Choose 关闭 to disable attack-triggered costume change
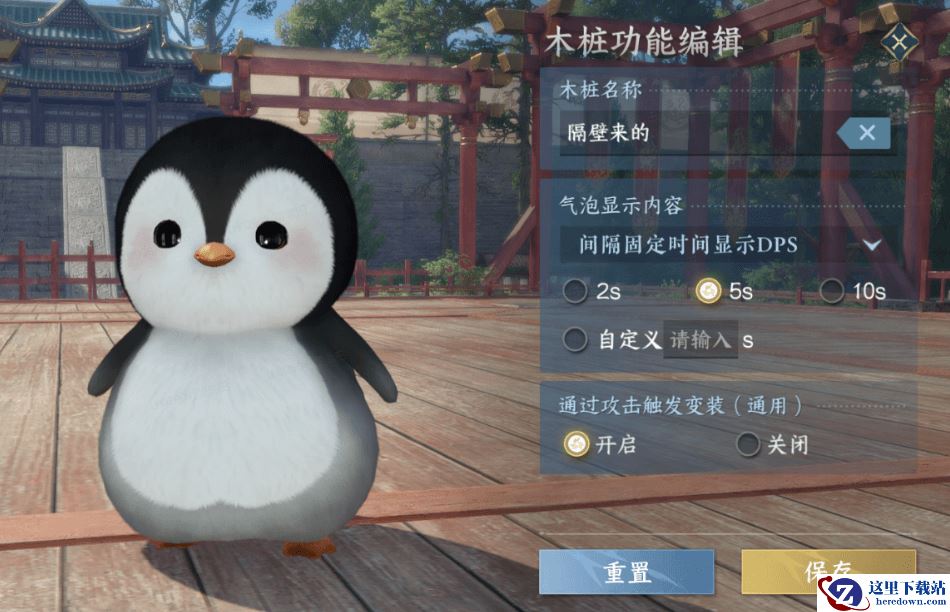 pyautogui.click(x=748, y=444)
